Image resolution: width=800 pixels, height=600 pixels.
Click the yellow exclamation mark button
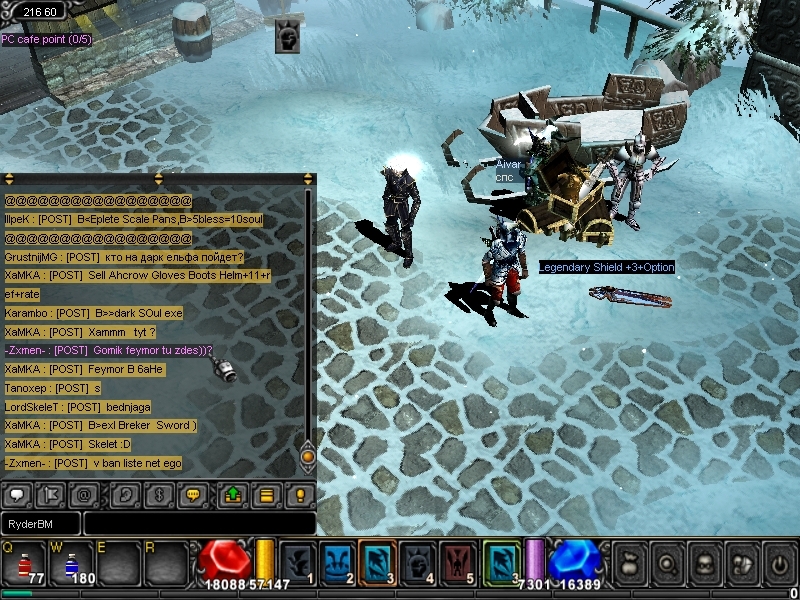click(x=300, y=494)
